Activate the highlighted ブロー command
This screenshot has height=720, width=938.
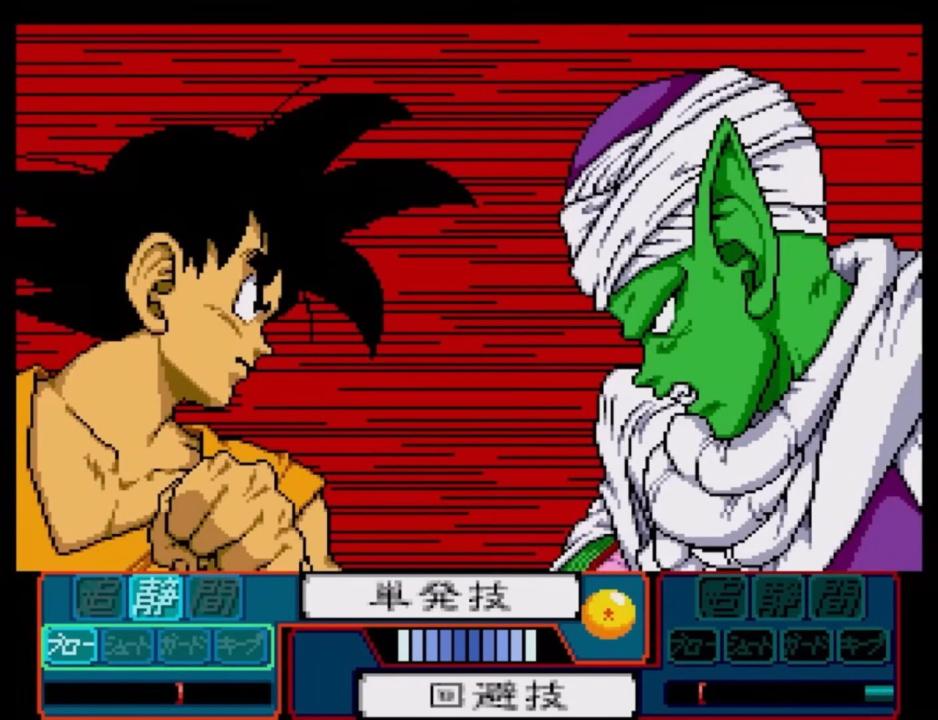click(x=71, y=646)
